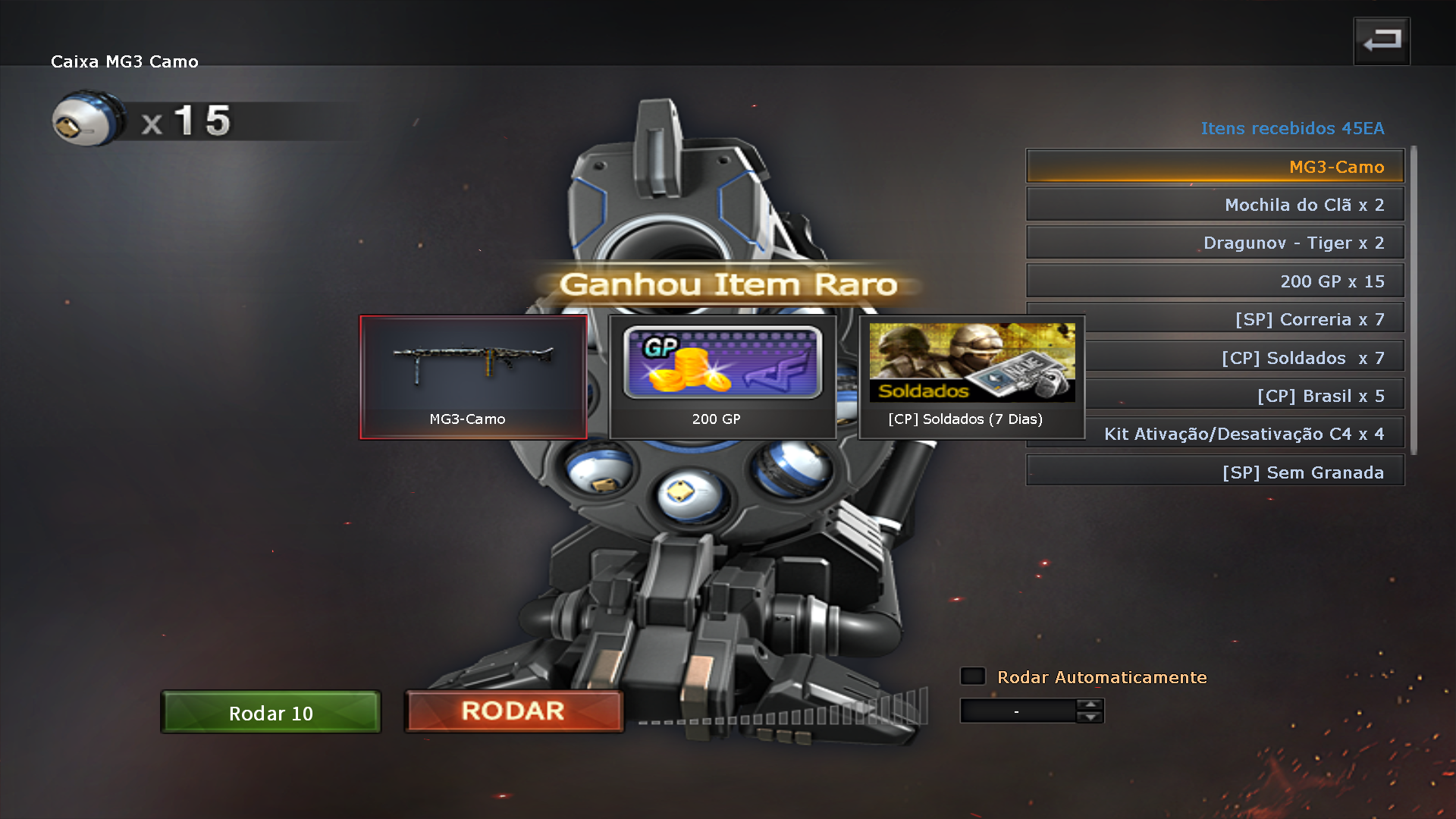
Task: Click the auto-spin count input field
Action: (1017, 711)
